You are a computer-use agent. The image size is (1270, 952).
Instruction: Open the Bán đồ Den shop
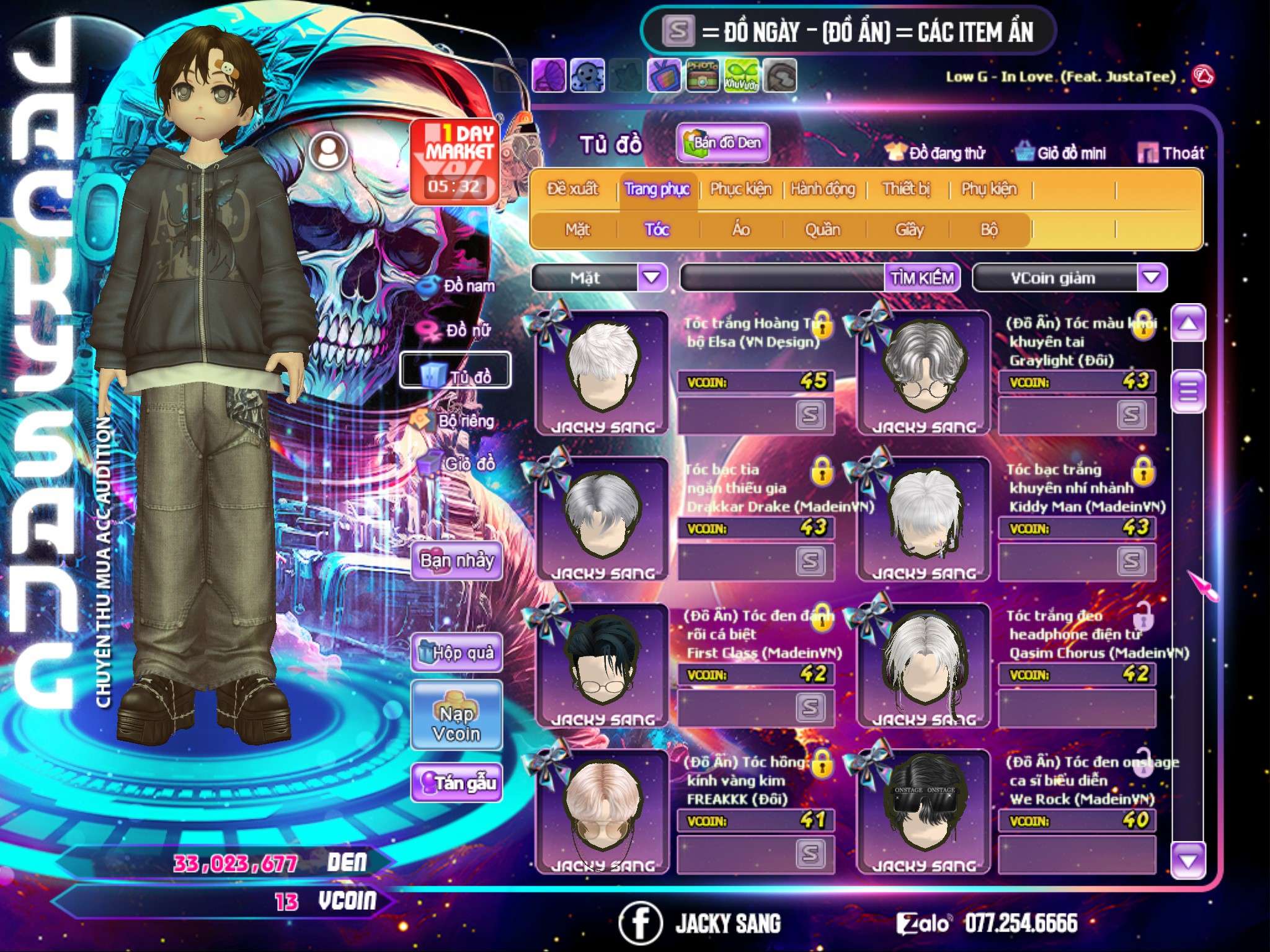[x=723, y=143]
